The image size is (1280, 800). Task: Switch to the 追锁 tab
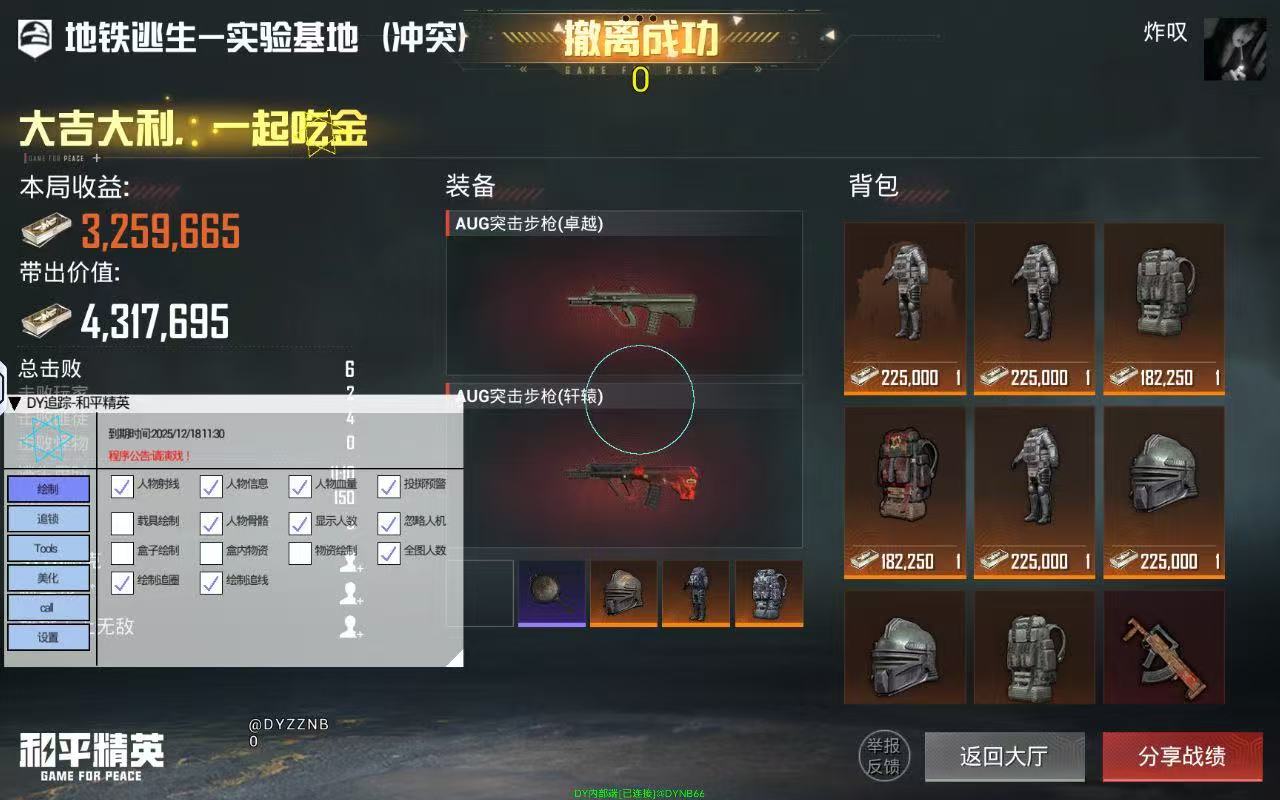[x=46, y=519]
